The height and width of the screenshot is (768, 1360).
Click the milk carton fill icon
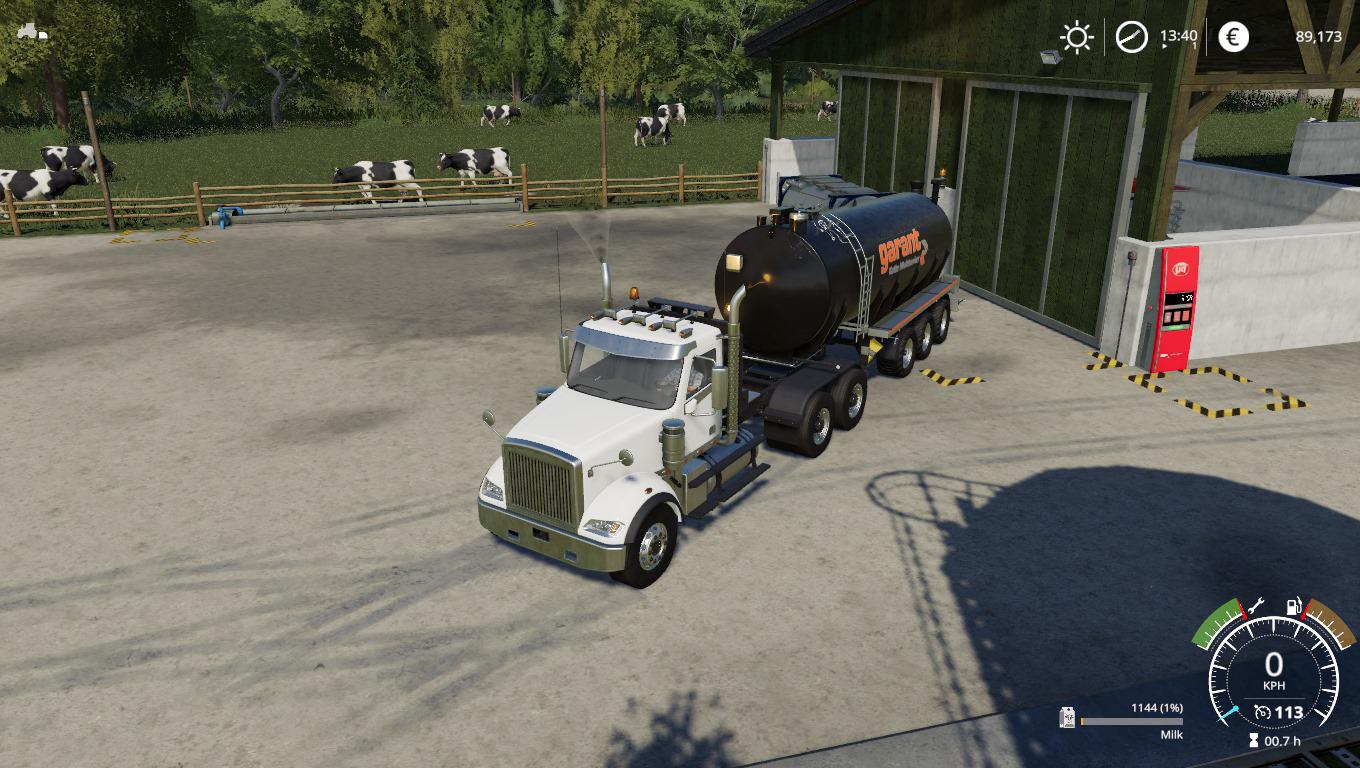[x=1068, y=718]
